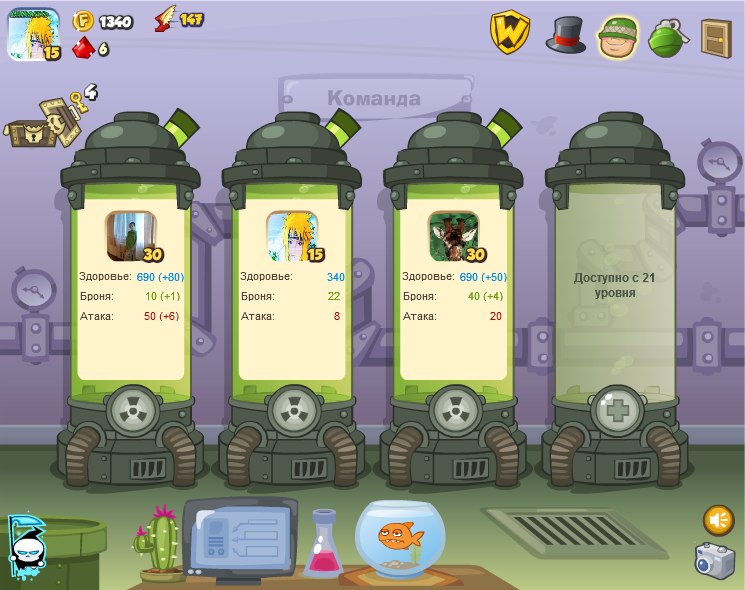Open the yellow W shield icon
745x590 pixels.
[x=510, y=33]
